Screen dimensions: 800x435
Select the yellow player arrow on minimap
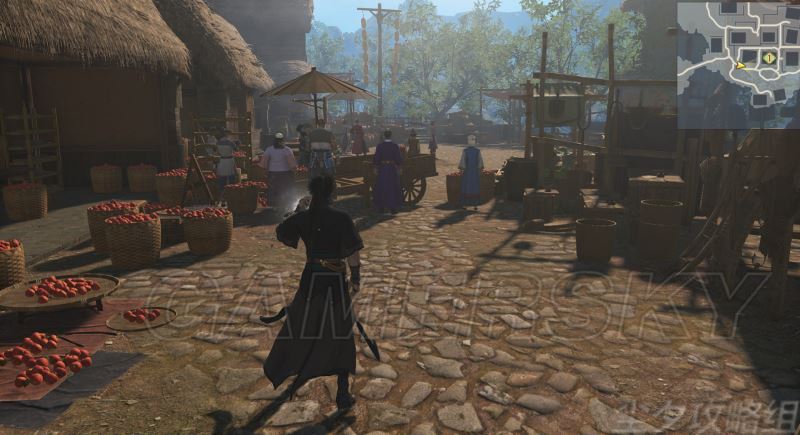[x=741, y=66]
